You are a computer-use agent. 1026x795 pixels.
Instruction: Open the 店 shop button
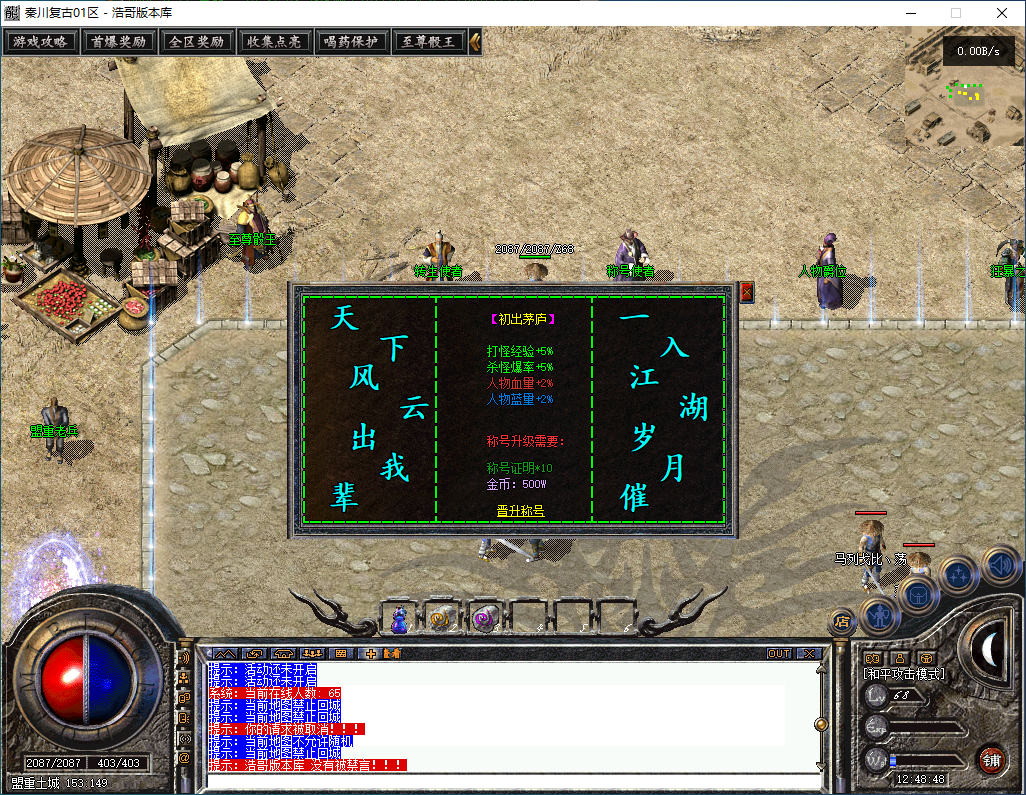point(841,621)
